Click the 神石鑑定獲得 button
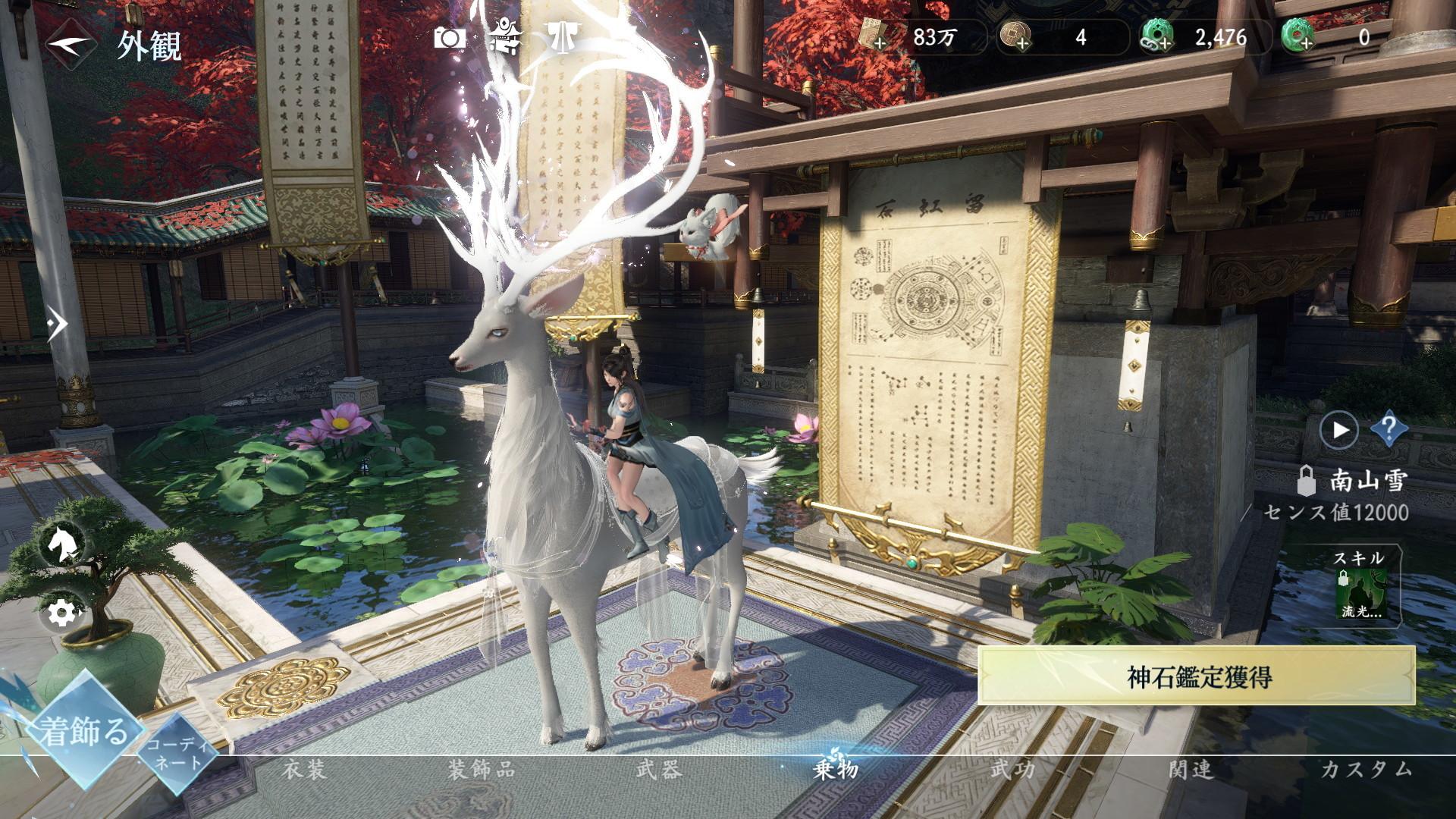The width and height of the screenshot is (1456, 819). coord(1197,676)
